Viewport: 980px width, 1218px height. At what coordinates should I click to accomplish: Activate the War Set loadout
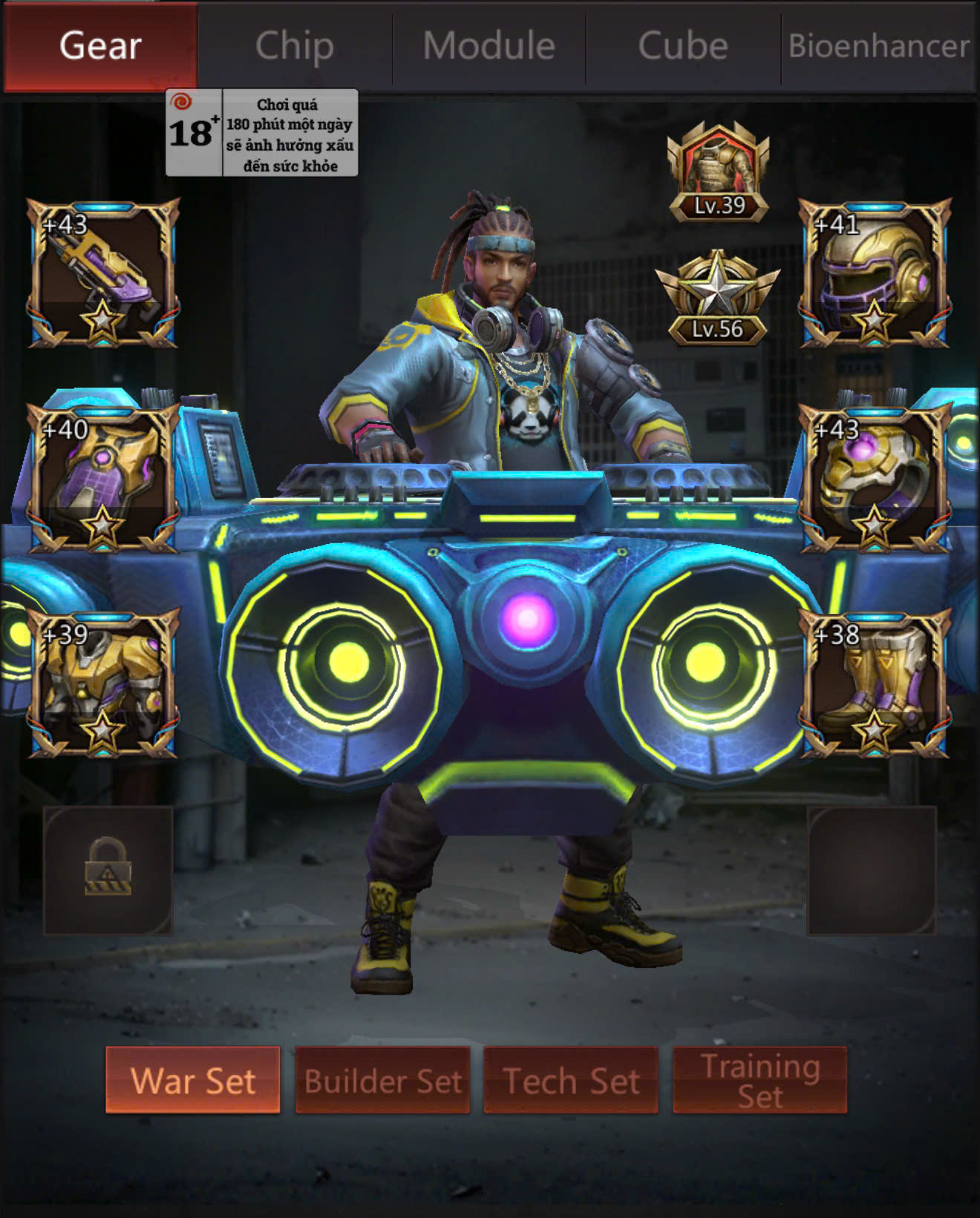pyautogui.click(x=193, y=1080)
